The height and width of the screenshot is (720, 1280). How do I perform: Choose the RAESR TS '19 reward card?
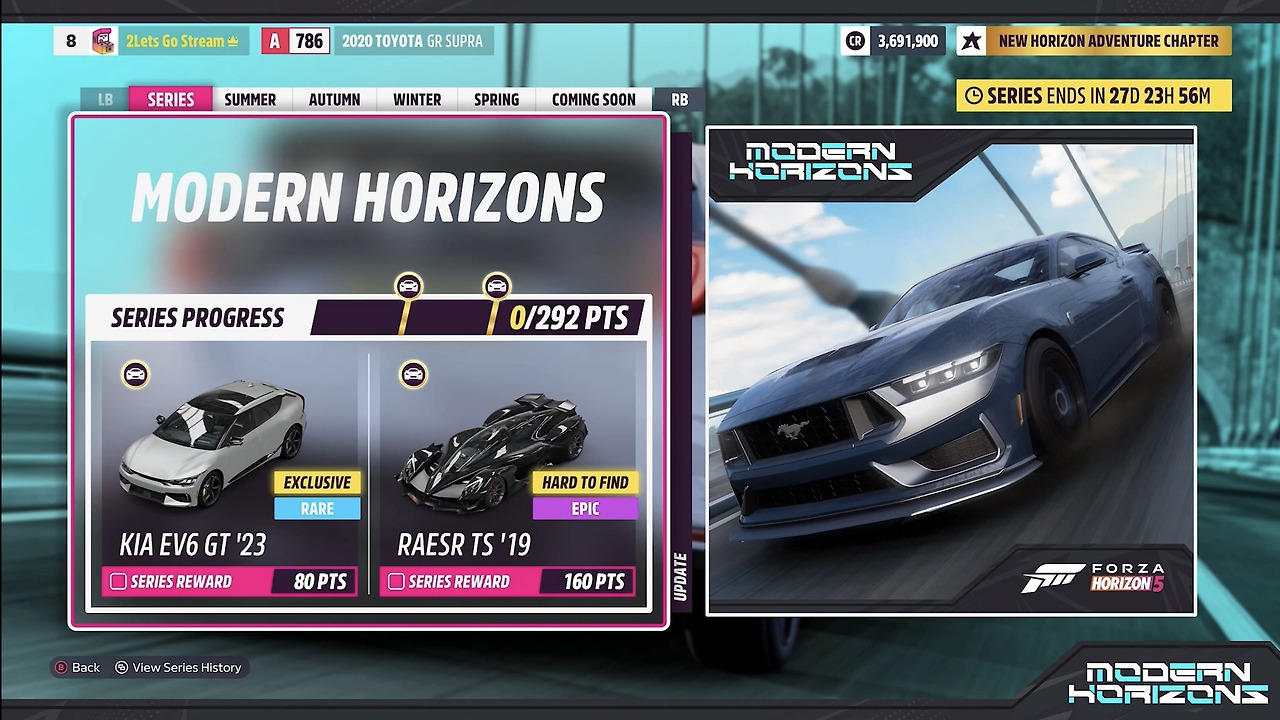pyautogui.click(x=507, y=470)
